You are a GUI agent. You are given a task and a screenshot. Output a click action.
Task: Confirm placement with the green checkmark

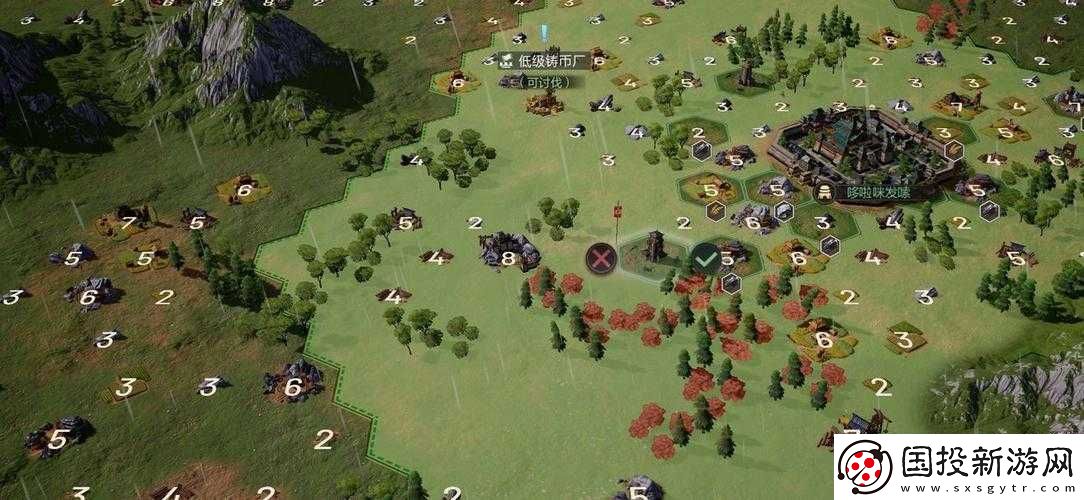click(707, 258)
